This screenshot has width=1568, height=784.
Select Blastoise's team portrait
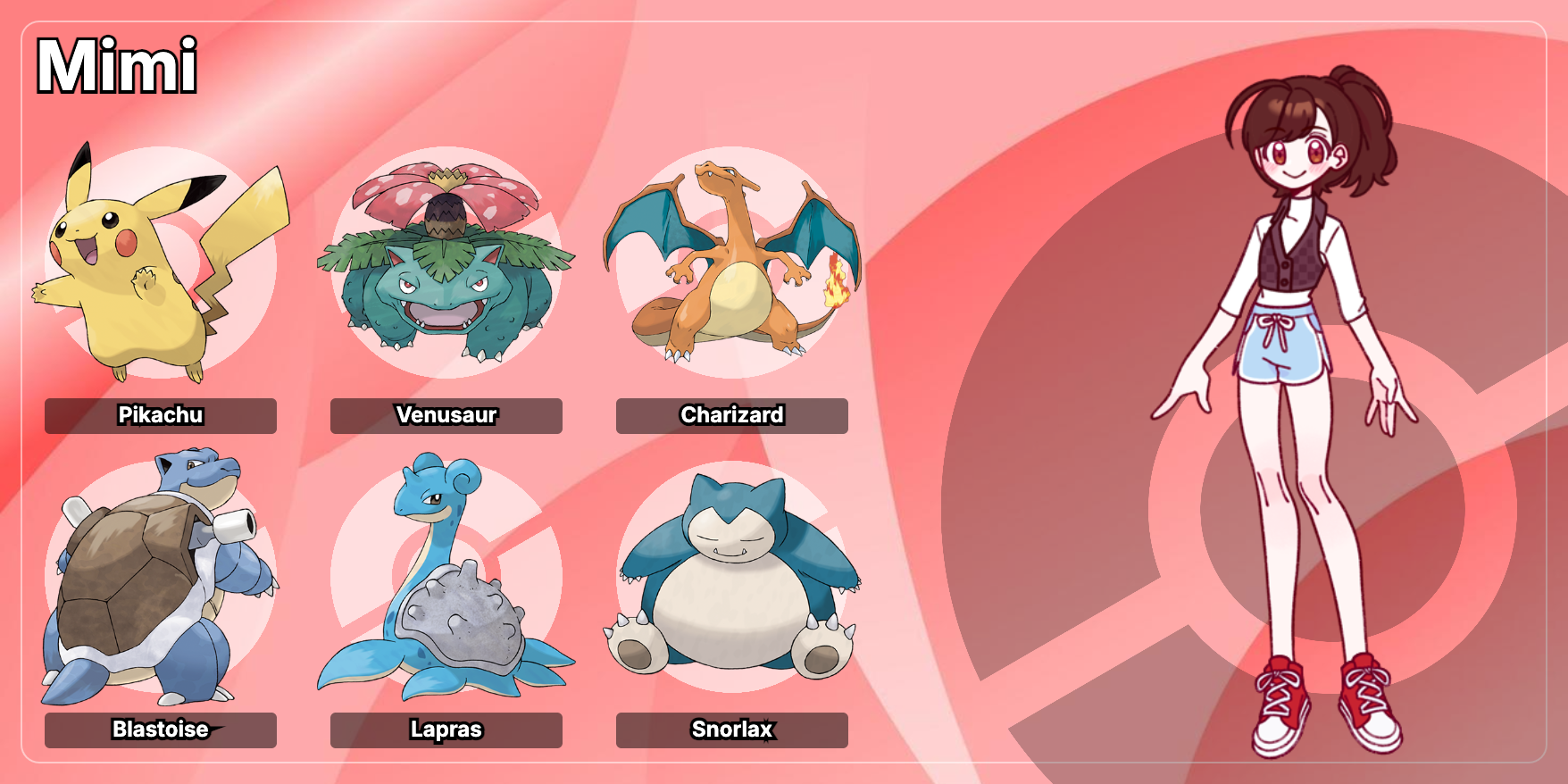pyautogui.click(x=161, y=578)
